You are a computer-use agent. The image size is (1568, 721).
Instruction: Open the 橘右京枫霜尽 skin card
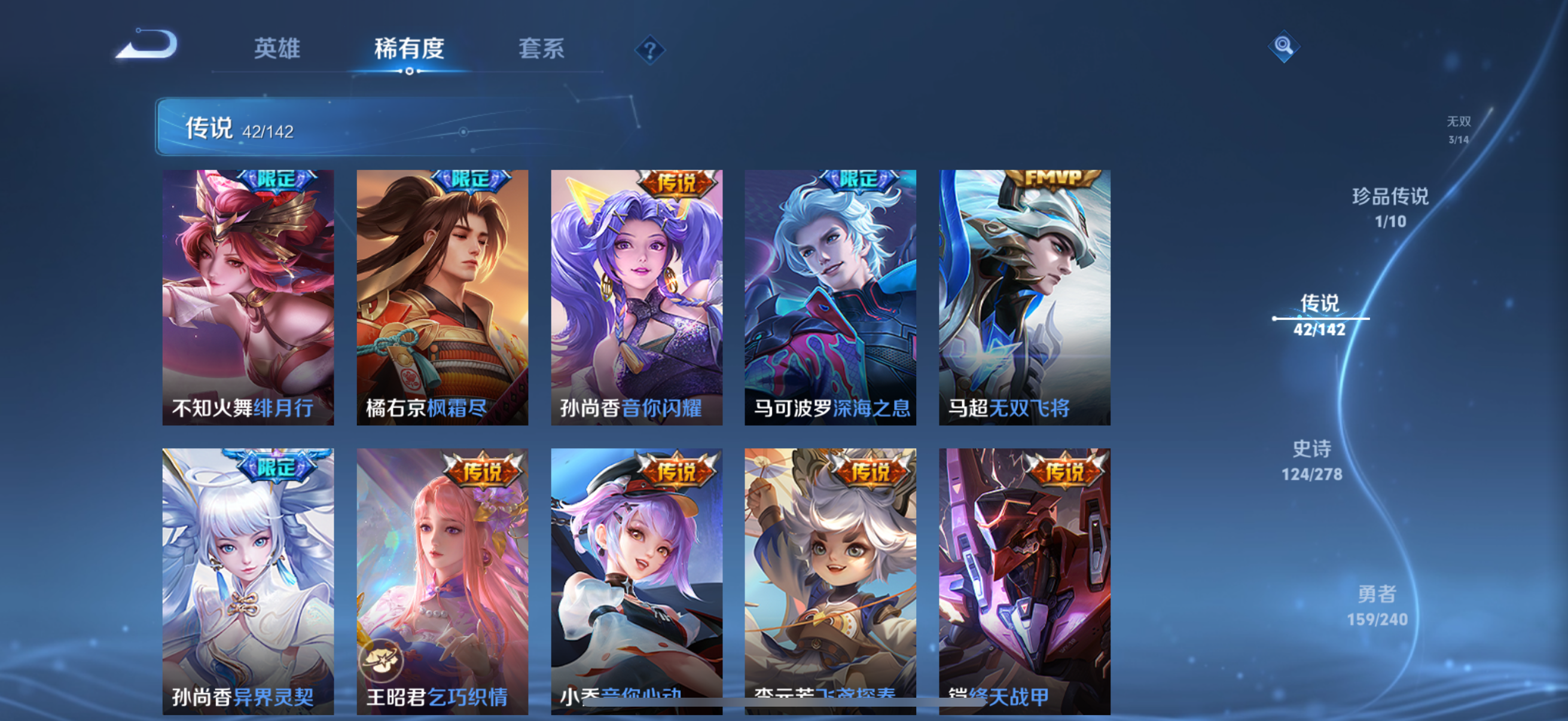pyautogui.click(x=441, y=298)
